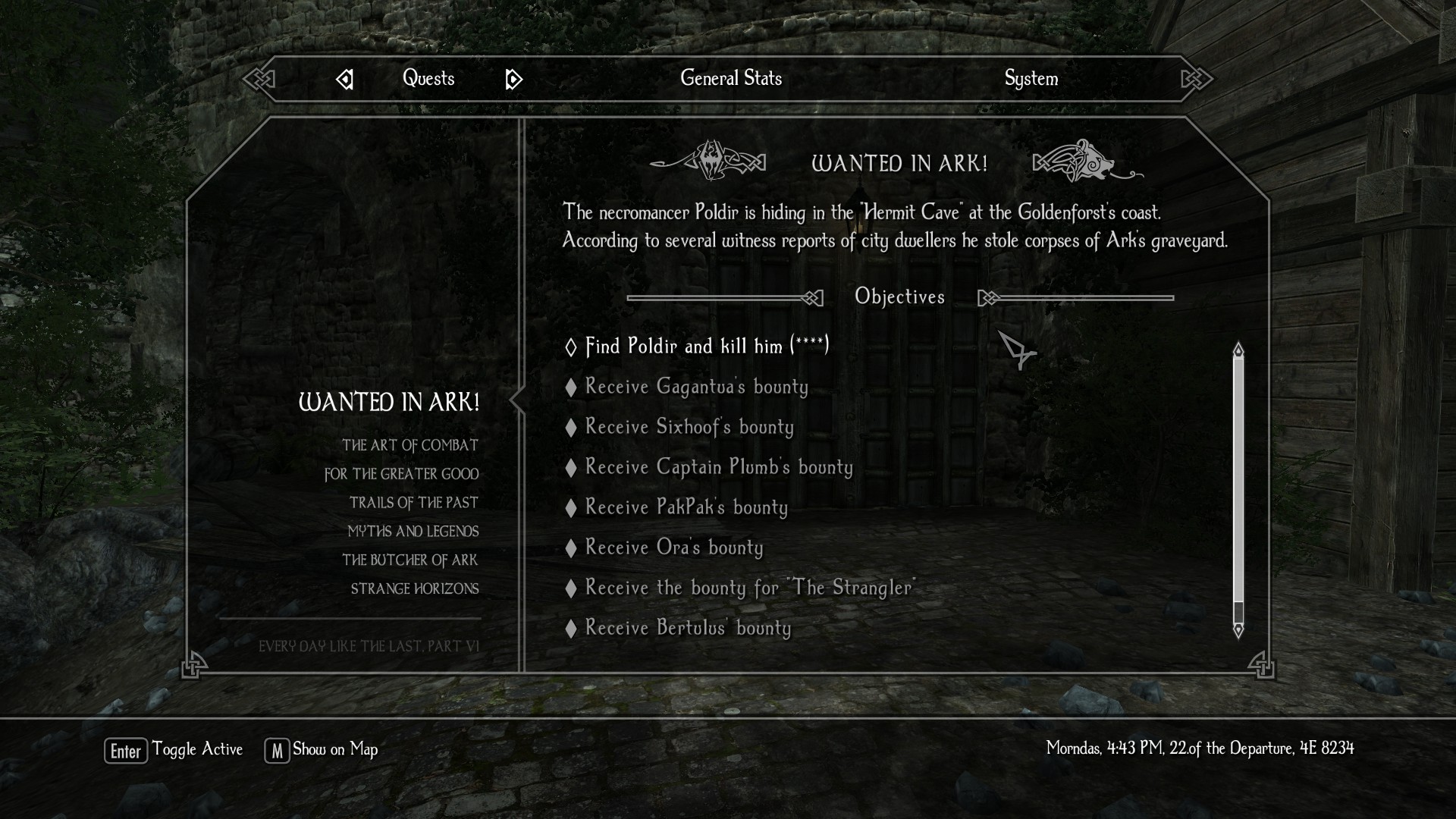Select the Receive Gagantua's bounty objective
The height and width of the screenshot is (819, 1456).
696,387
